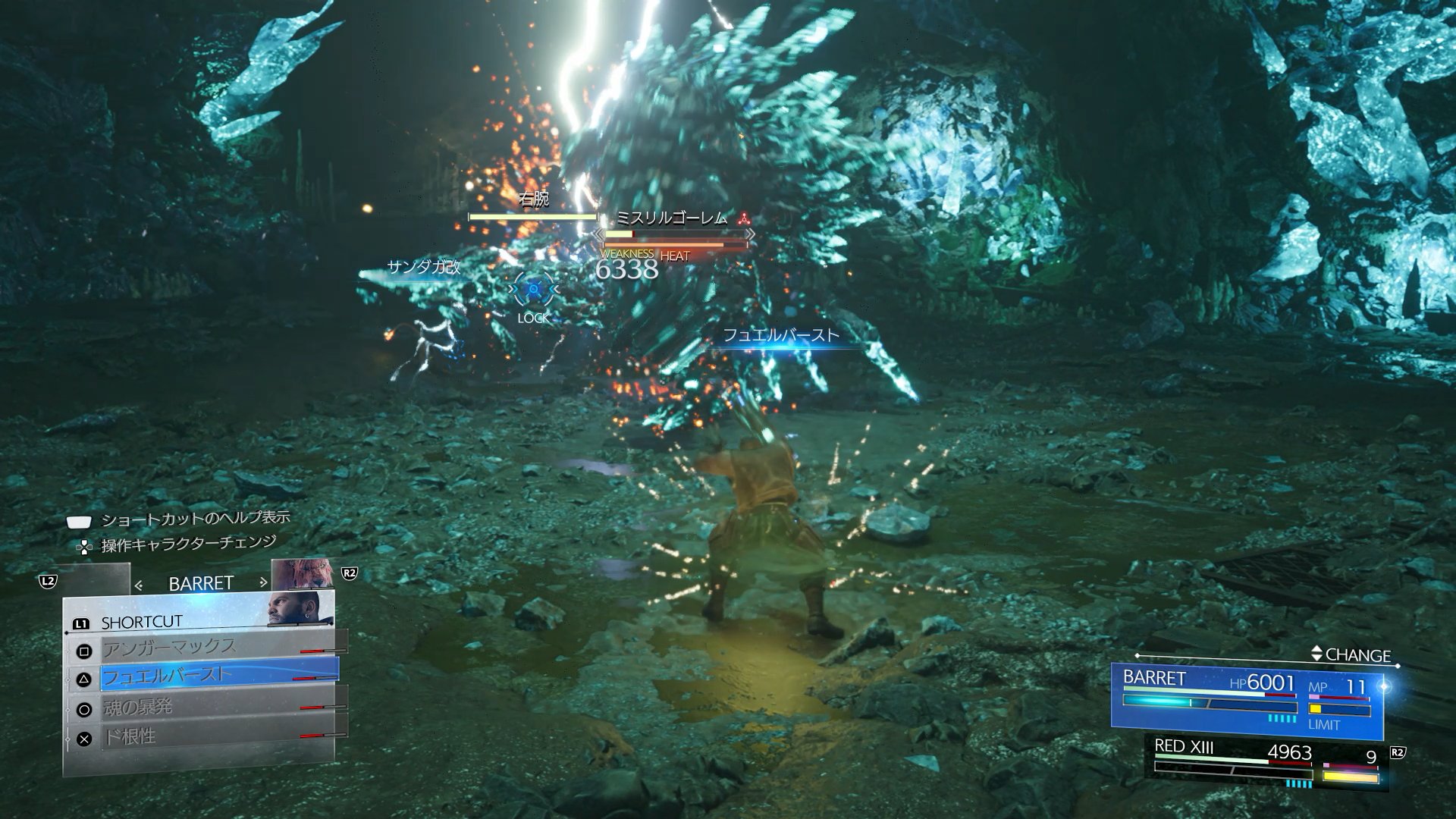The image size is (1456, 819).
Task: Click the BARRET command menu title
Action: coord(200,583)
